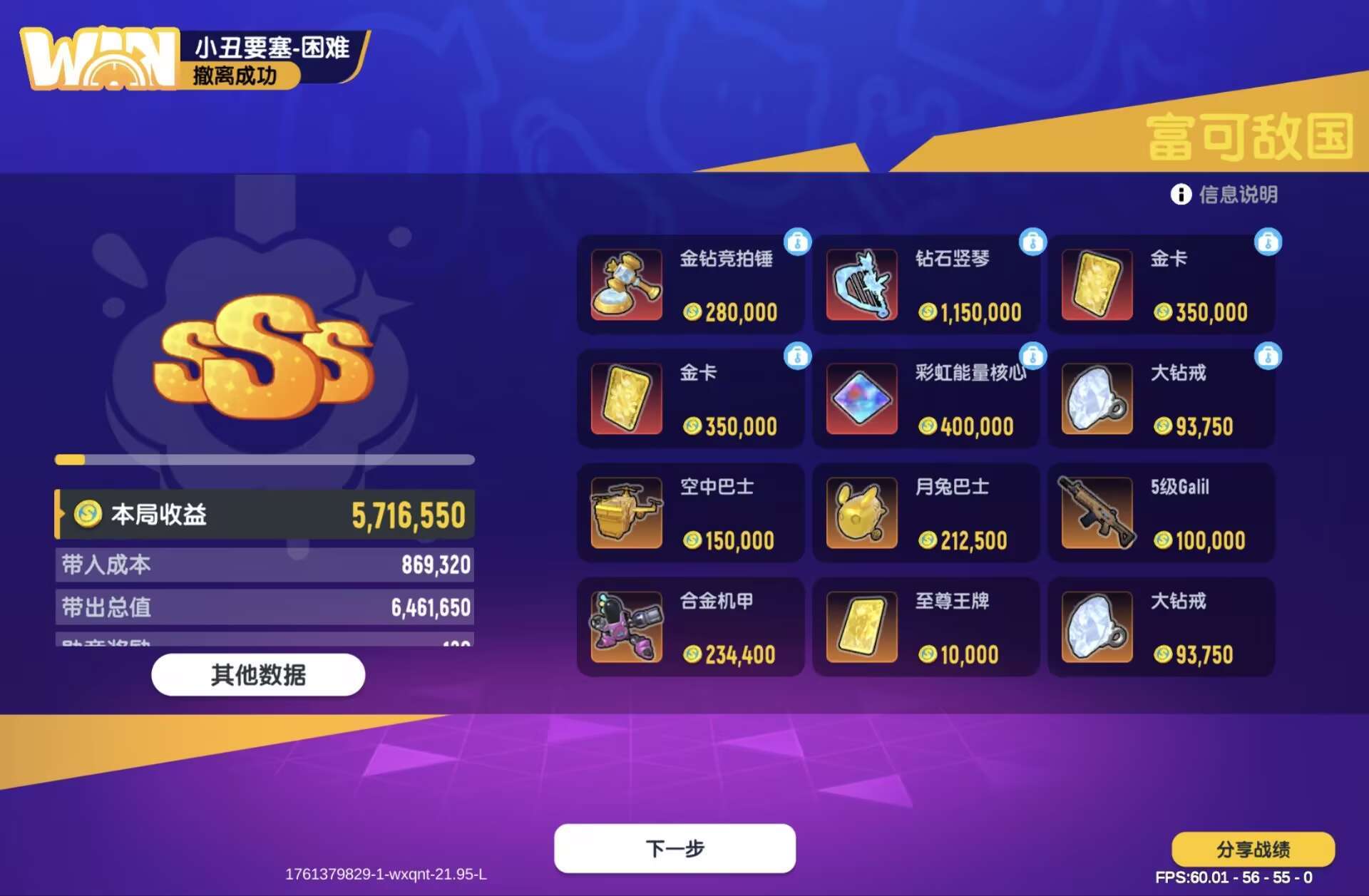Image resolution: width=1369 pixels, height=896 pixels.
Task: Click the 5级Galil rifle icon
Action: [1097, 513]
